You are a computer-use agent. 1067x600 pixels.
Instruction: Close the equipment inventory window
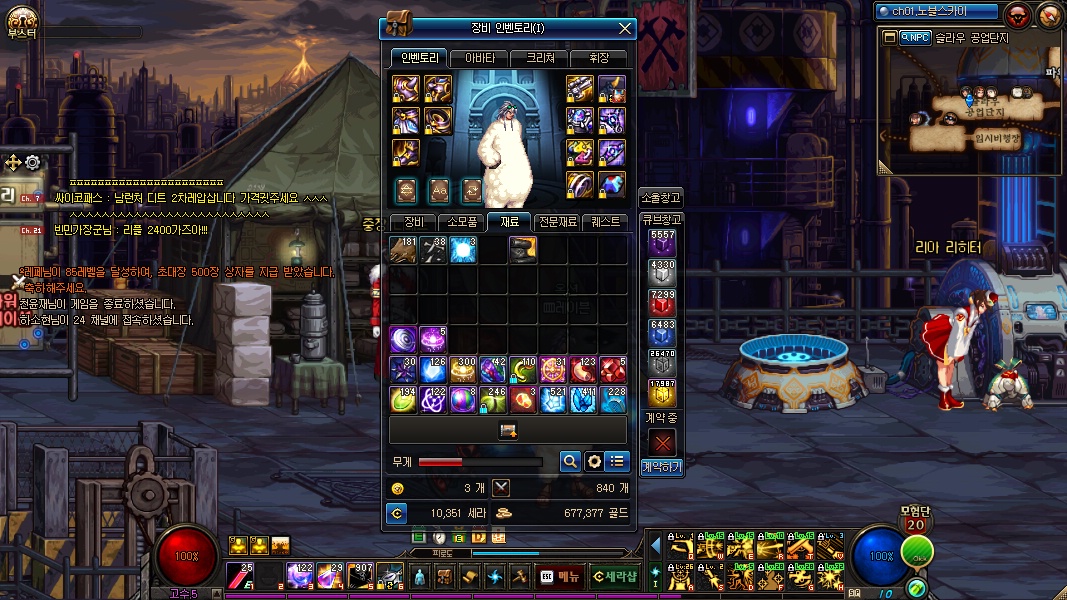click(x=626, y=28)
